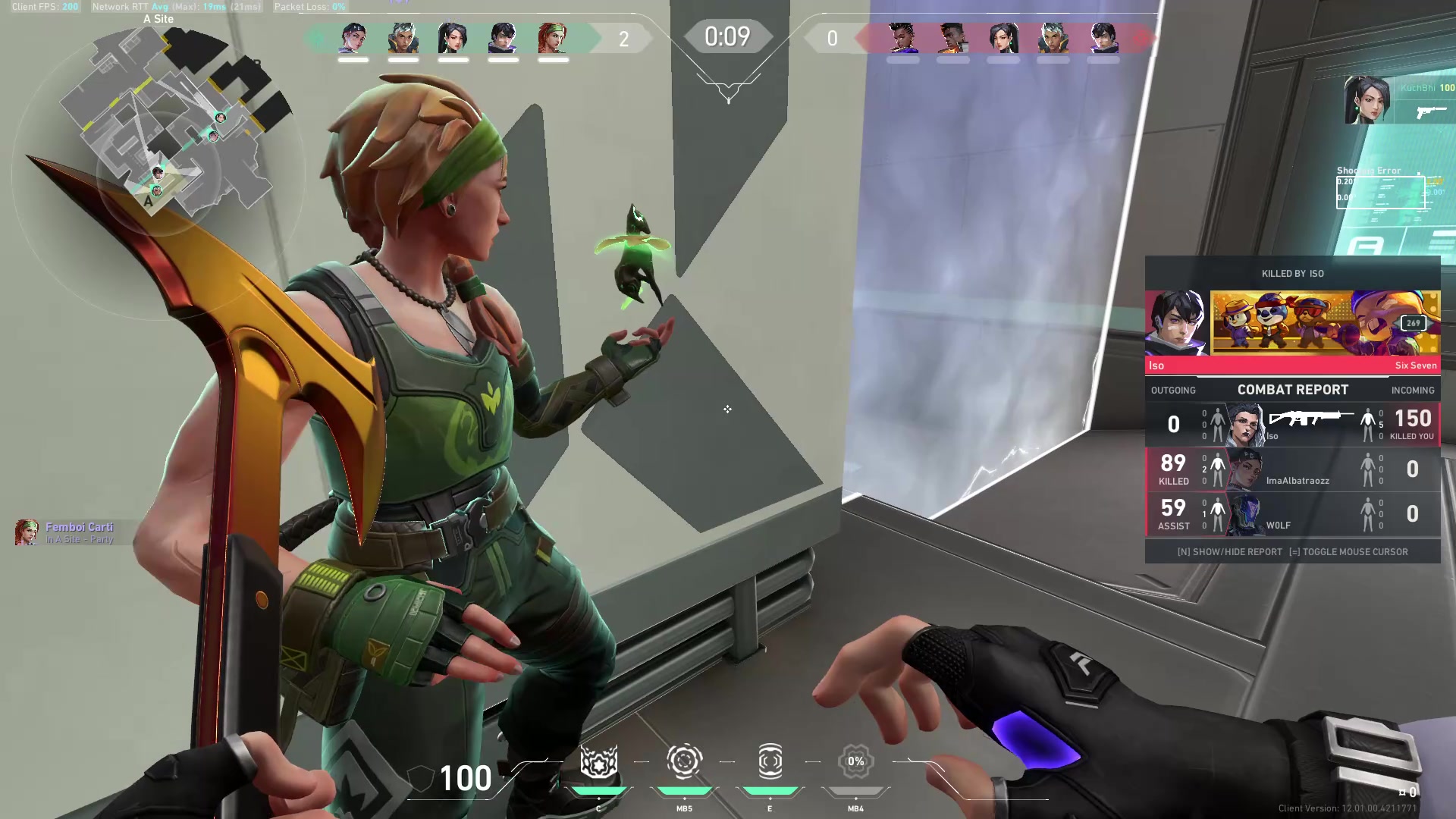Click Skye's portrait in the top team bar

coord(553,38)
